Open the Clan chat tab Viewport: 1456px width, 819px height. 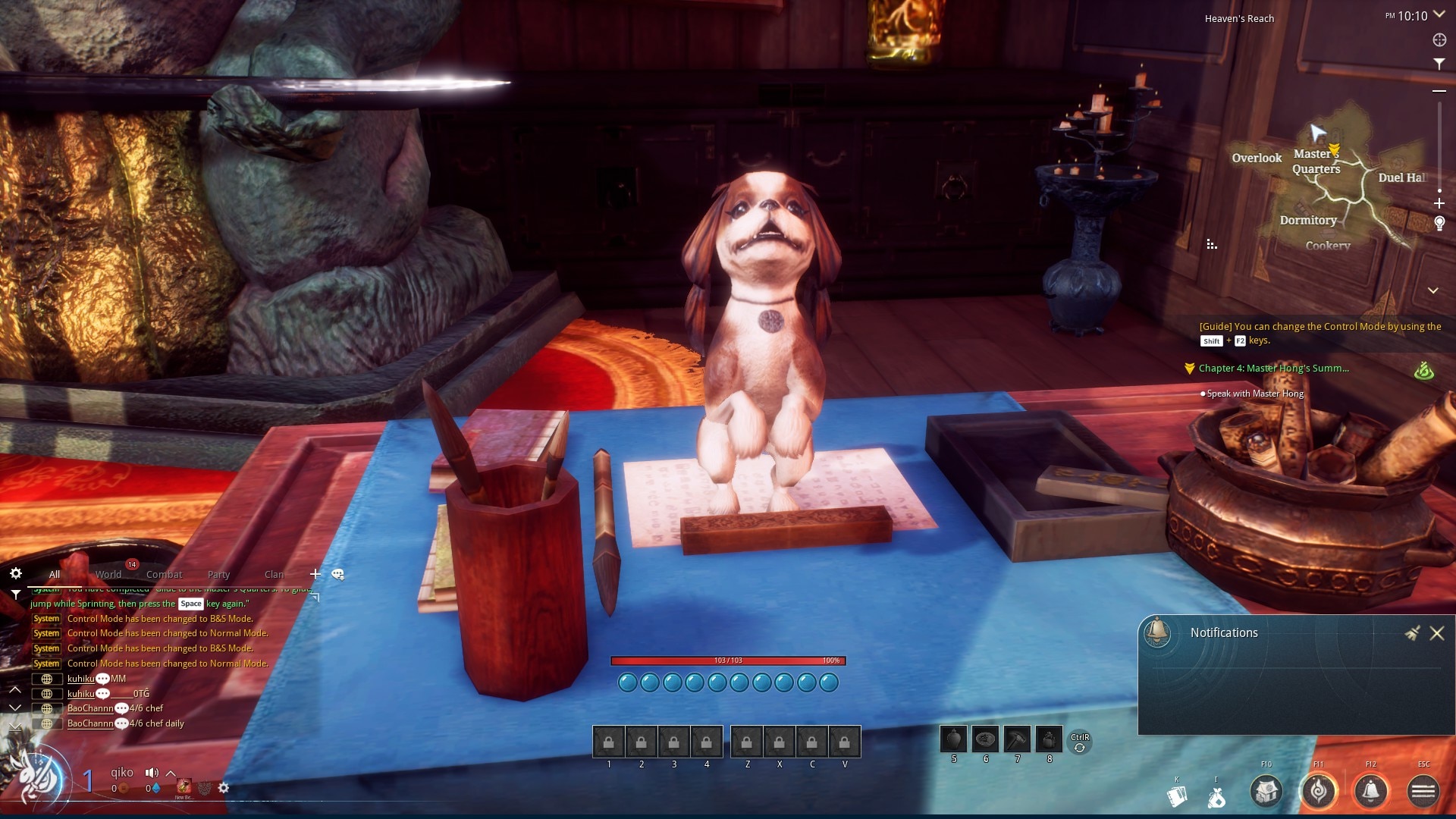coord(274,574)
